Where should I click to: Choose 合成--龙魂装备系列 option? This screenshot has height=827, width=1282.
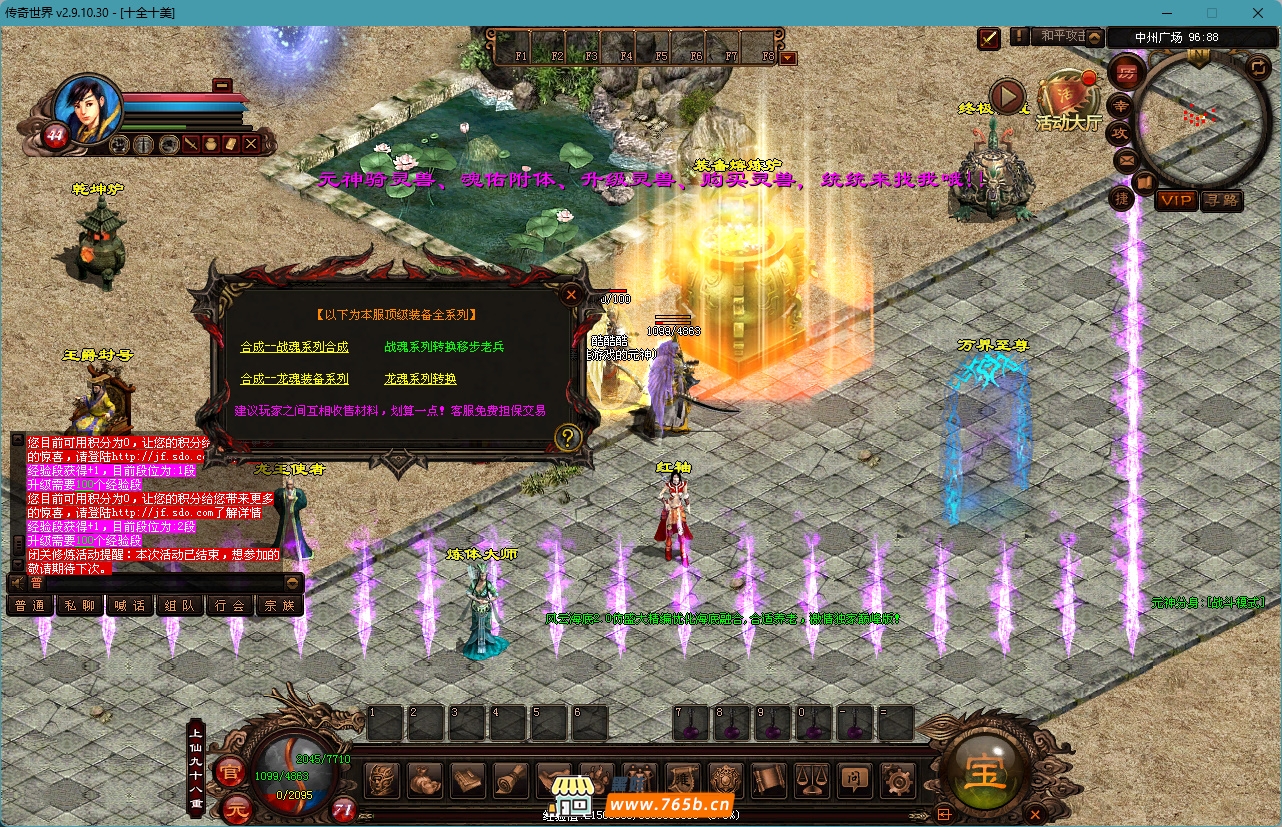[x=294, y=379]
